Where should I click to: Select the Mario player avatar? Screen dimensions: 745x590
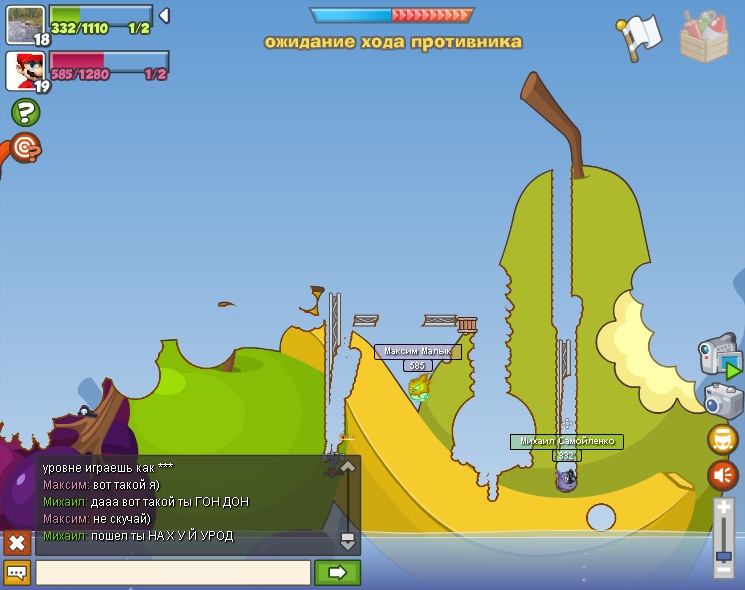23,70
